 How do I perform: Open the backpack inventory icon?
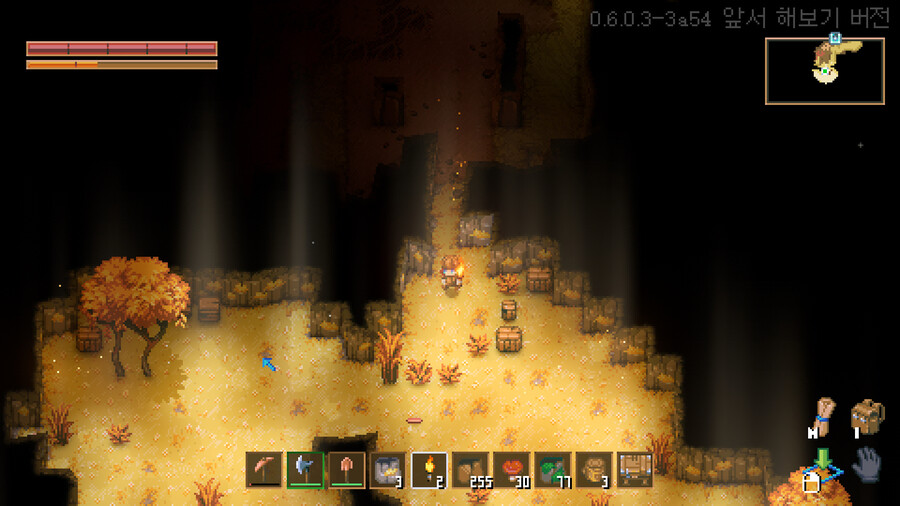[867, 416]
